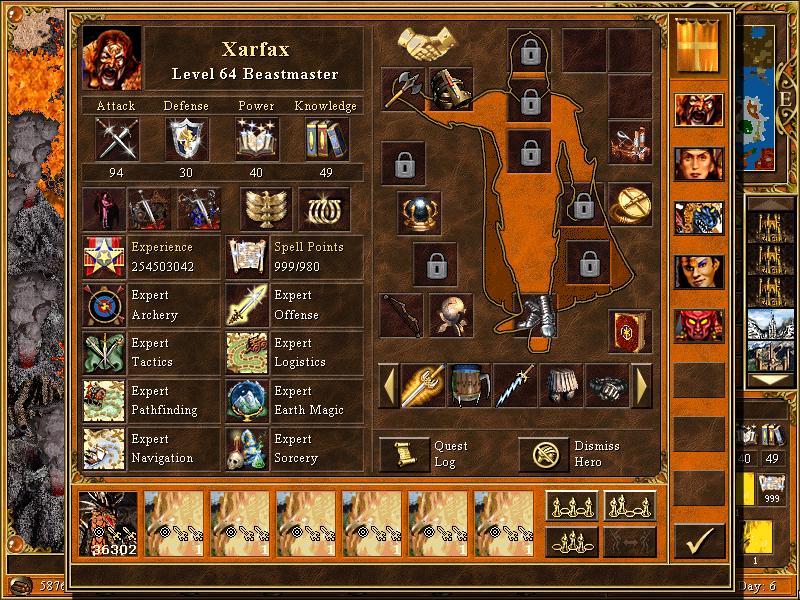
Task: Select the equipped bow artifact
Action: coord(400,314)
